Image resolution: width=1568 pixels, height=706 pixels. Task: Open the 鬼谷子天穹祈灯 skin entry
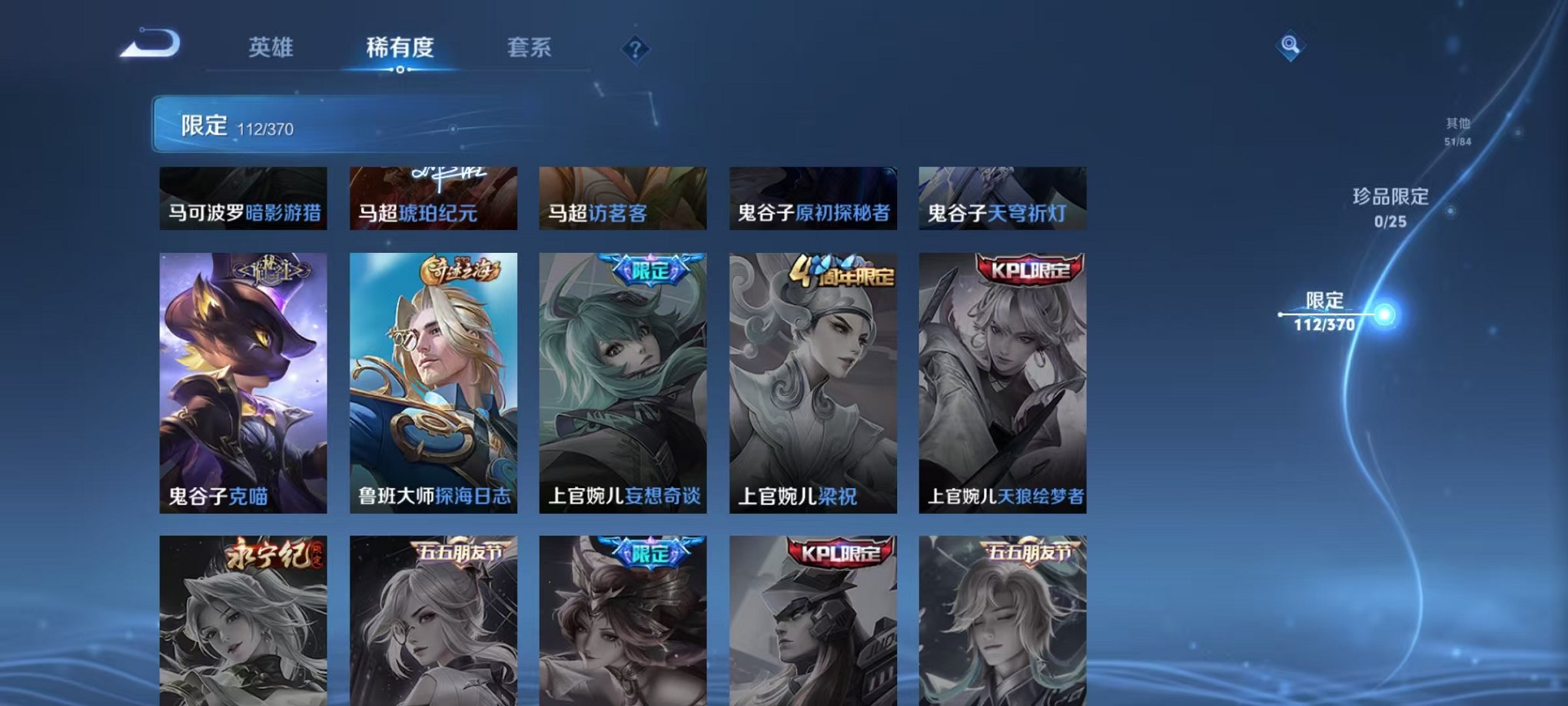[1001, 198]
